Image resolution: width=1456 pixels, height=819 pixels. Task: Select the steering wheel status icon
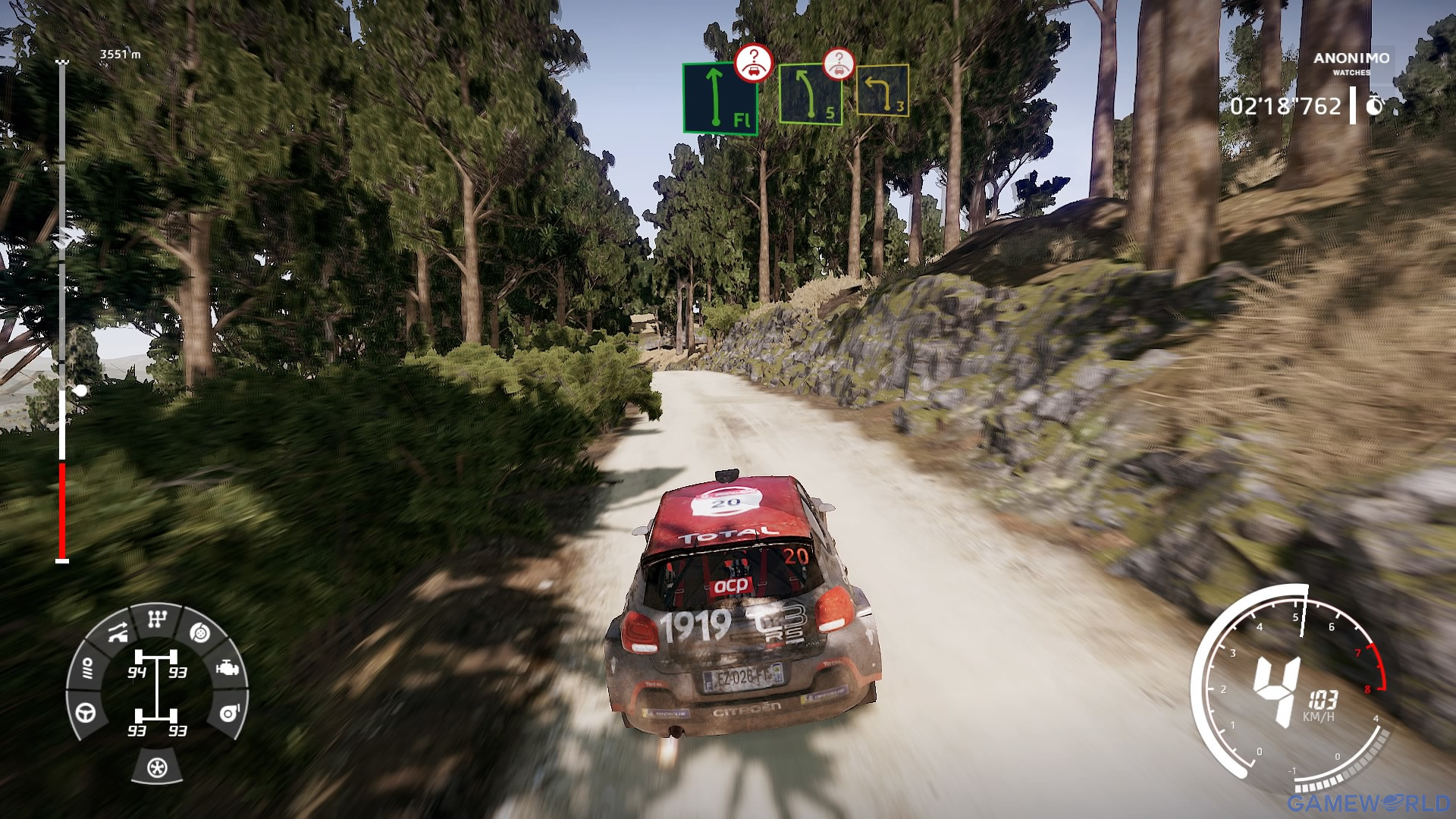coord(86,713)
